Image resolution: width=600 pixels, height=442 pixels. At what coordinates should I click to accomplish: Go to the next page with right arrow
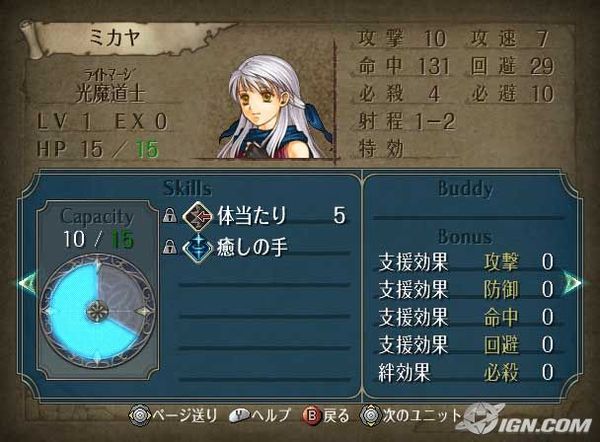point(574,281)
